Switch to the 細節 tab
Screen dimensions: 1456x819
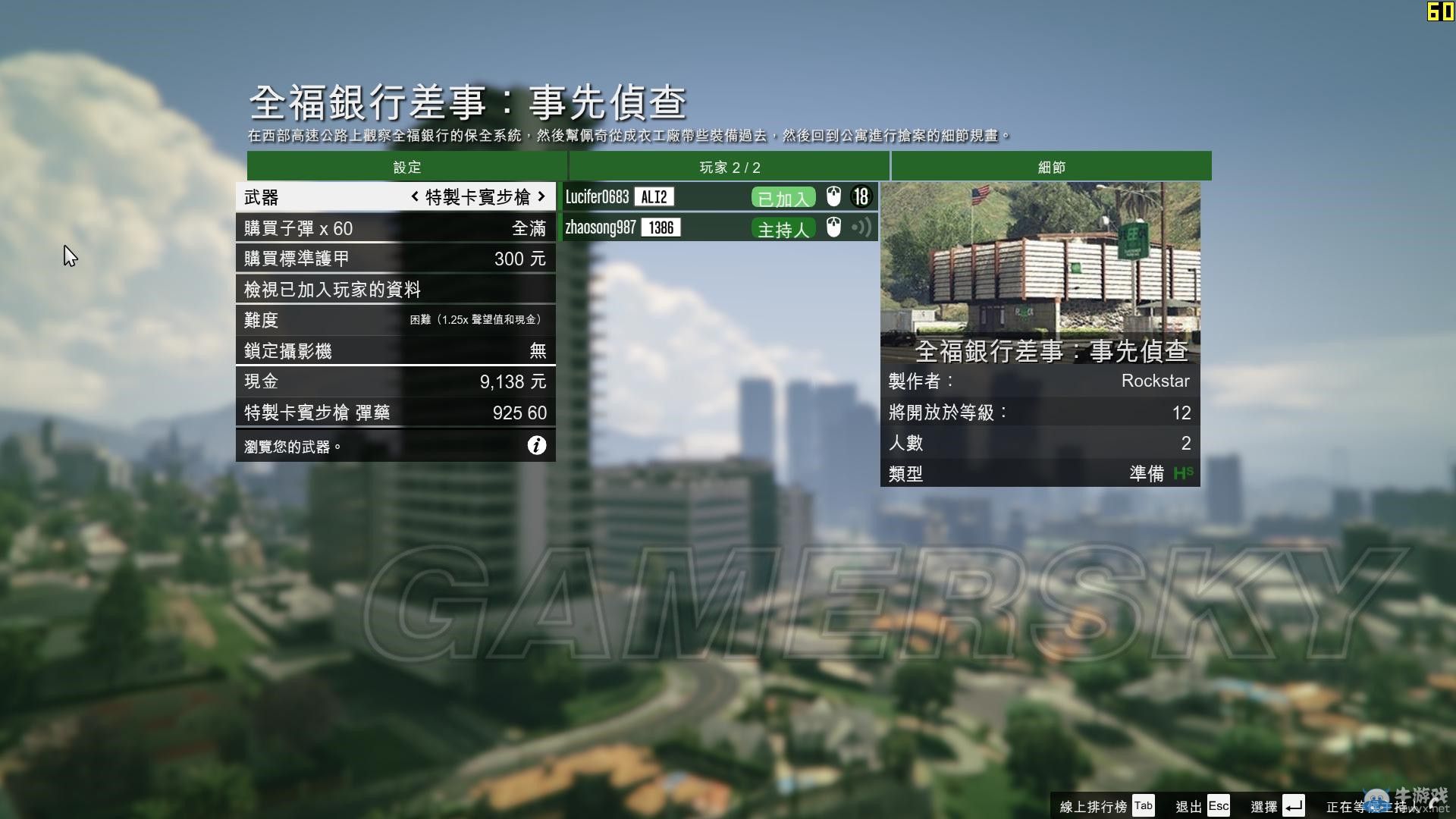coord(1050,167)
